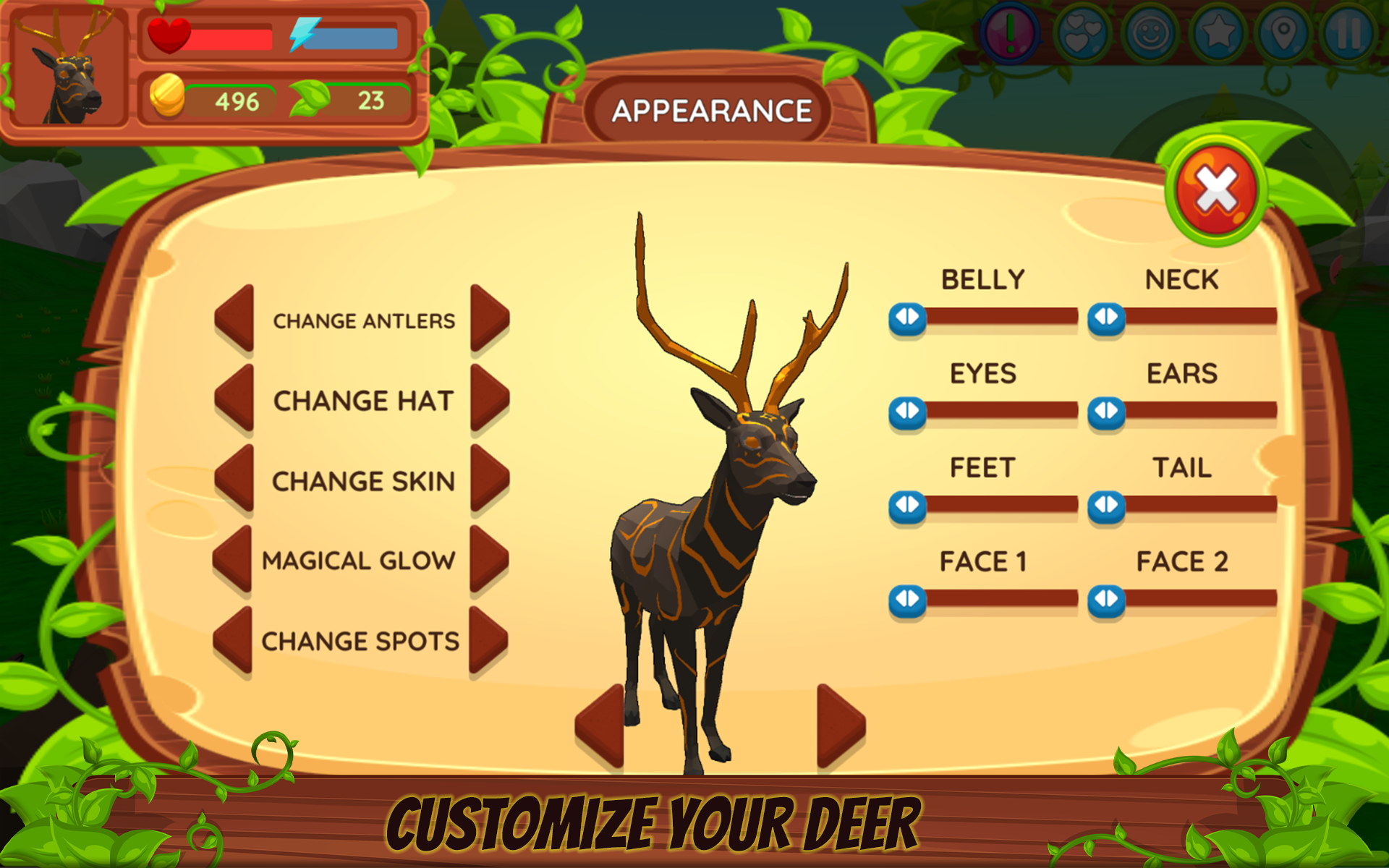Click the Face 1 slider handle
Screen dimensions: 1389x868
point(906,598)
